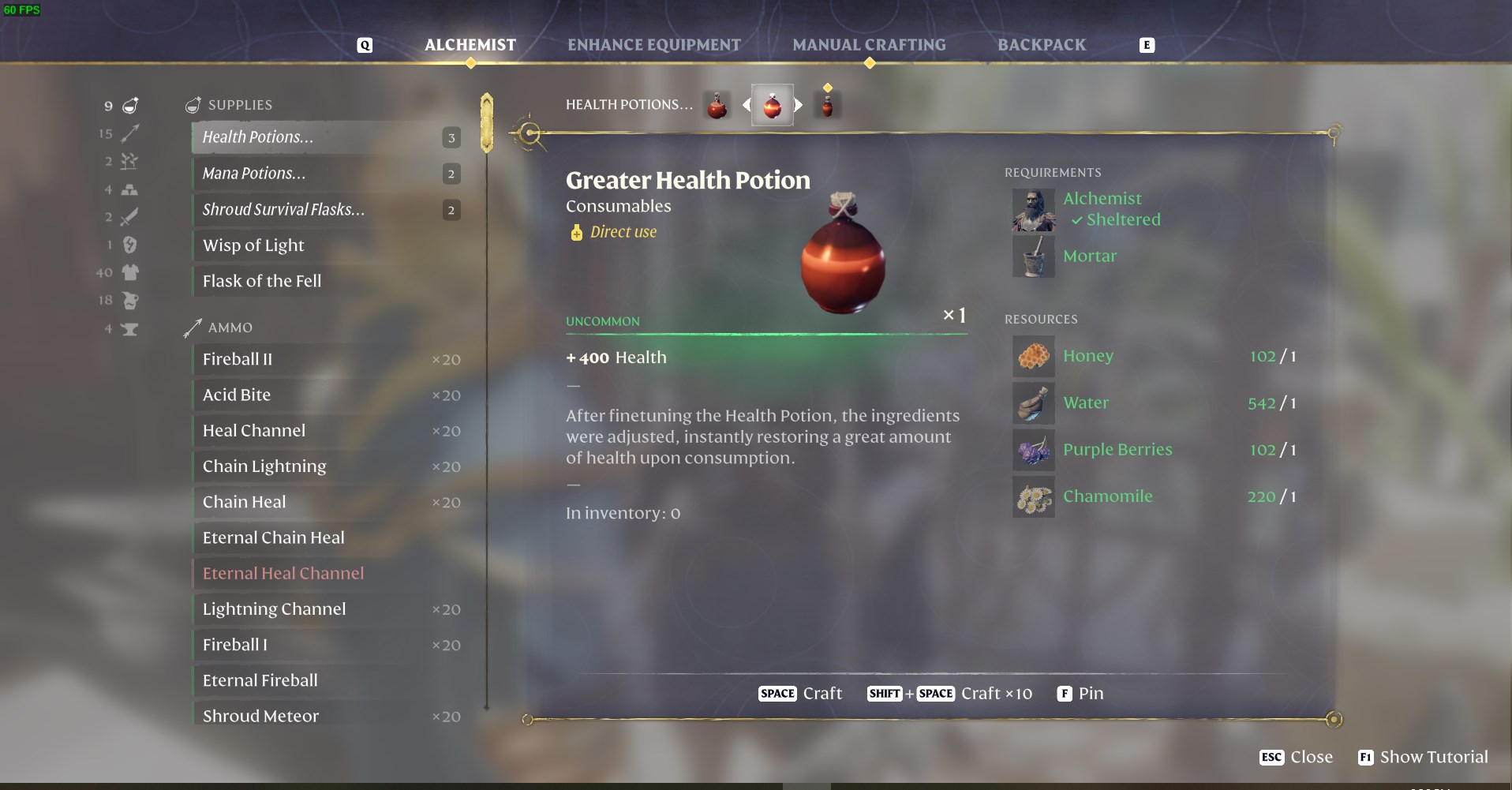The width and height of the screenshot is (1512, 790).
Task: Show Tutorial via the F1 link
Action: [x=1422, y=757]
